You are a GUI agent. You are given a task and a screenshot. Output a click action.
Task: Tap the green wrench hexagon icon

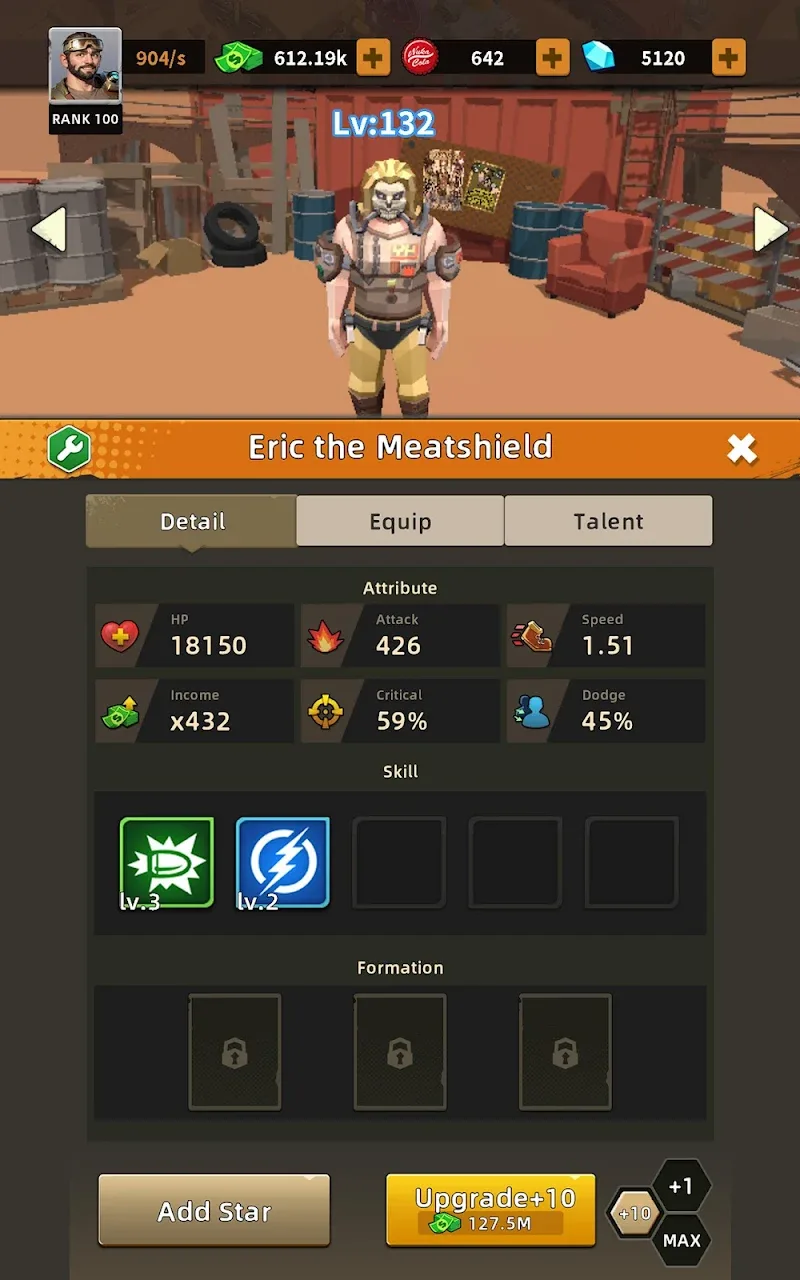coord(69,449)
